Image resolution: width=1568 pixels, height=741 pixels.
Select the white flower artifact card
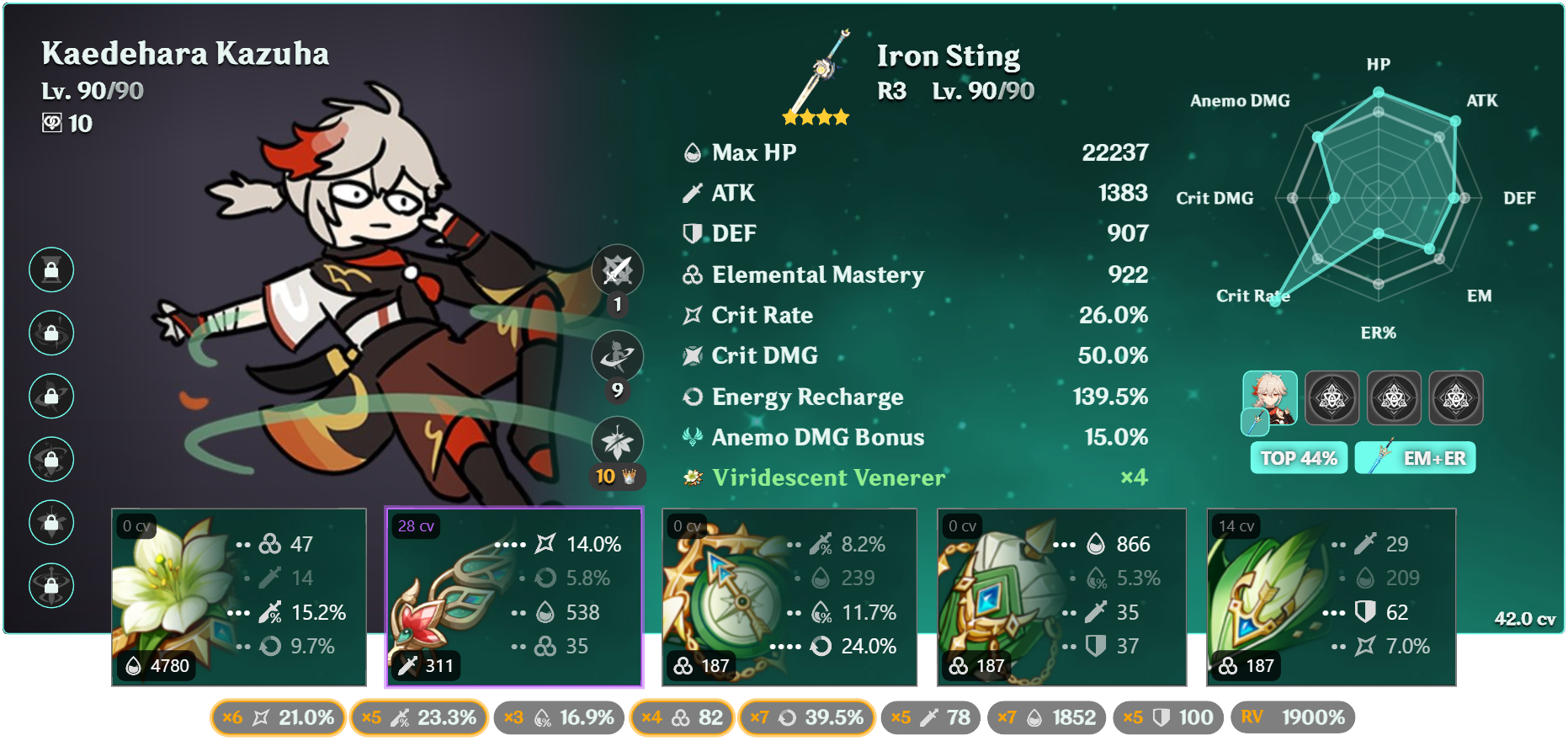click(x=239, y=597)
